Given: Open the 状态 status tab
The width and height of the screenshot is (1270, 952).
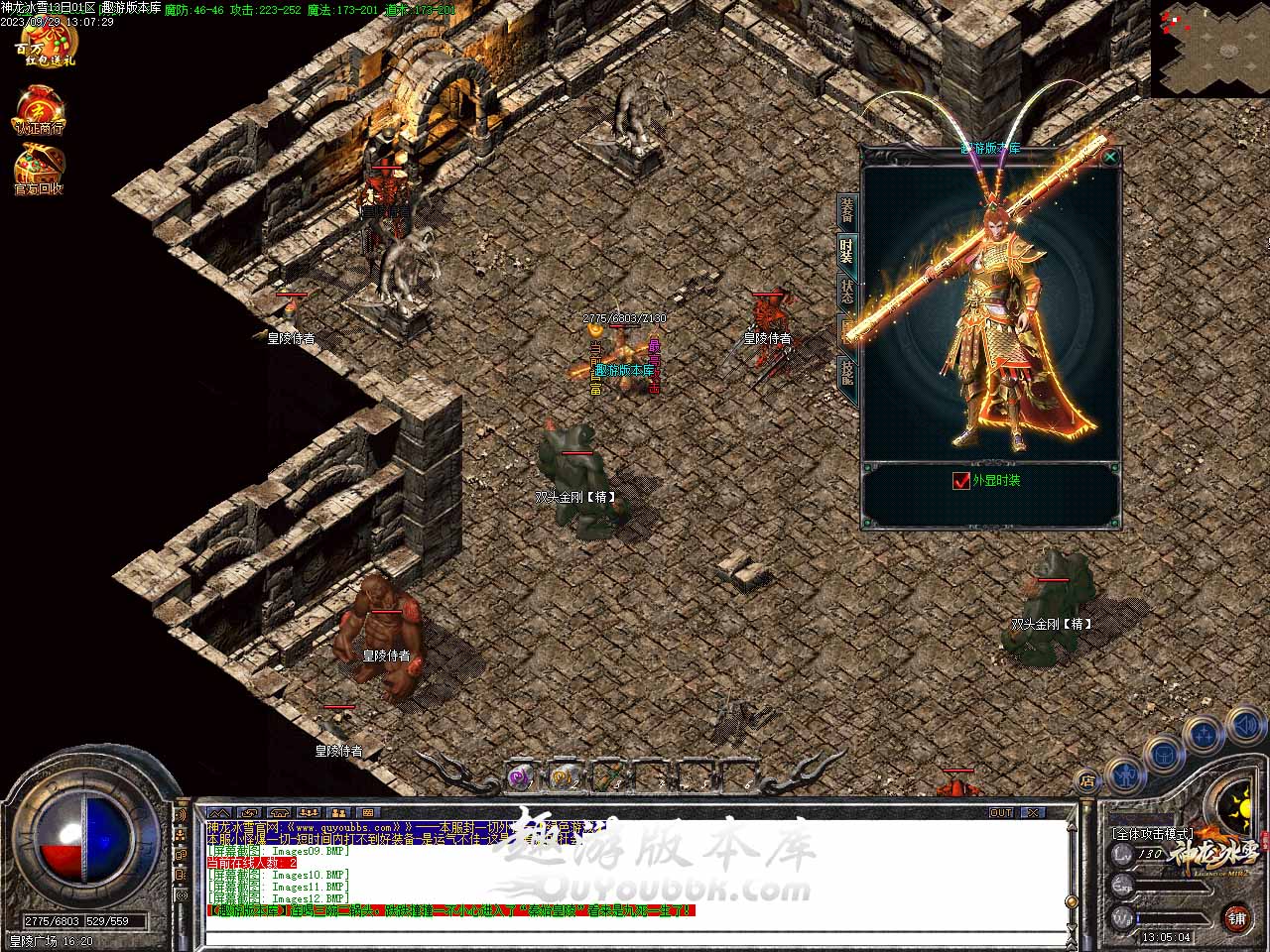Looking at the screenshot, I should tap(846, 291).
